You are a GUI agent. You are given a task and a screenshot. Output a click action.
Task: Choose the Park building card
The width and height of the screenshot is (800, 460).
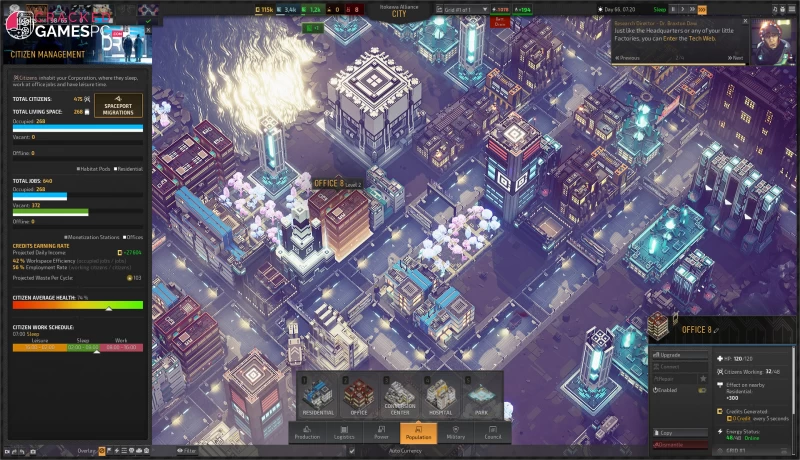click(x=481, y=398)
